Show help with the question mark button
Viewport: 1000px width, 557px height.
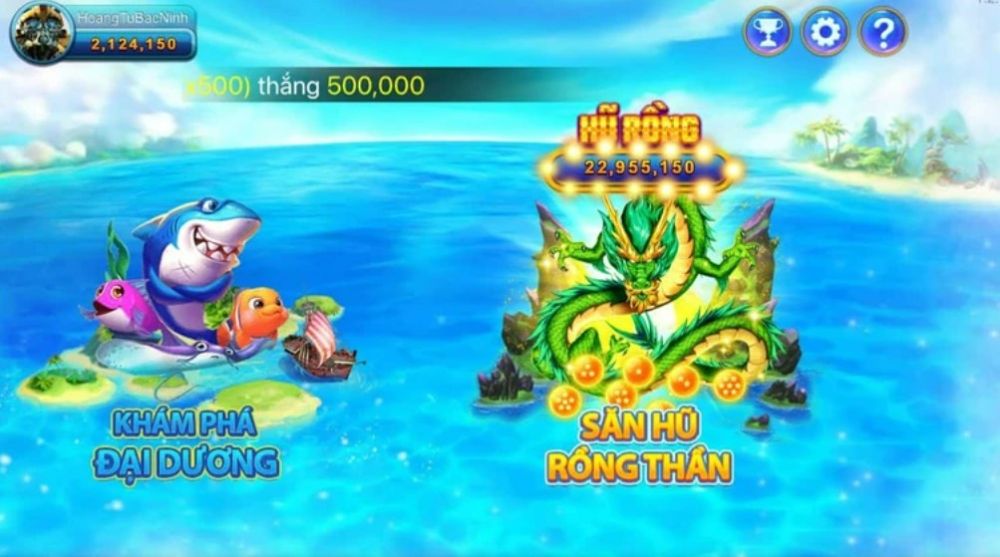click(882, 33)
